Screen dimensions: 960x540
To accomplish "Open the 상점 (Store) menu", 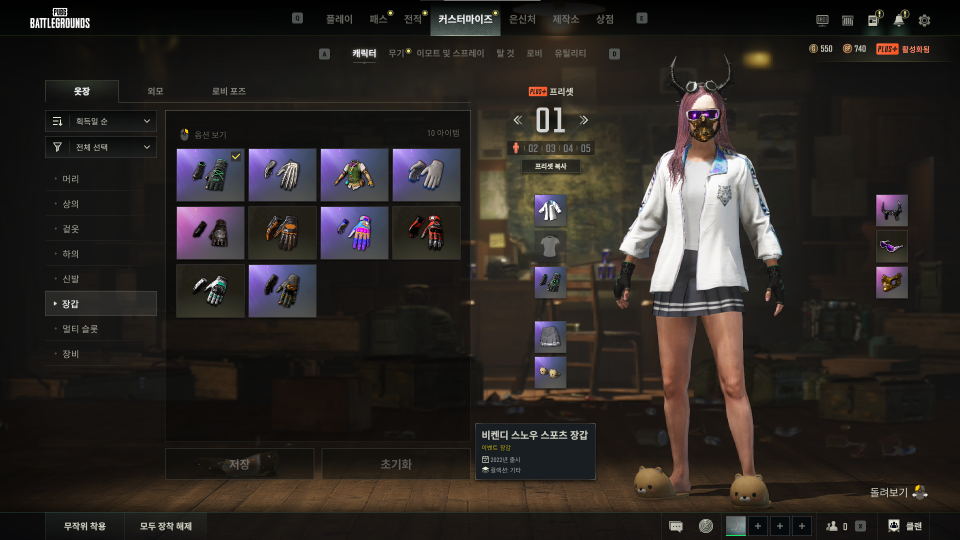I will point(605,19).
